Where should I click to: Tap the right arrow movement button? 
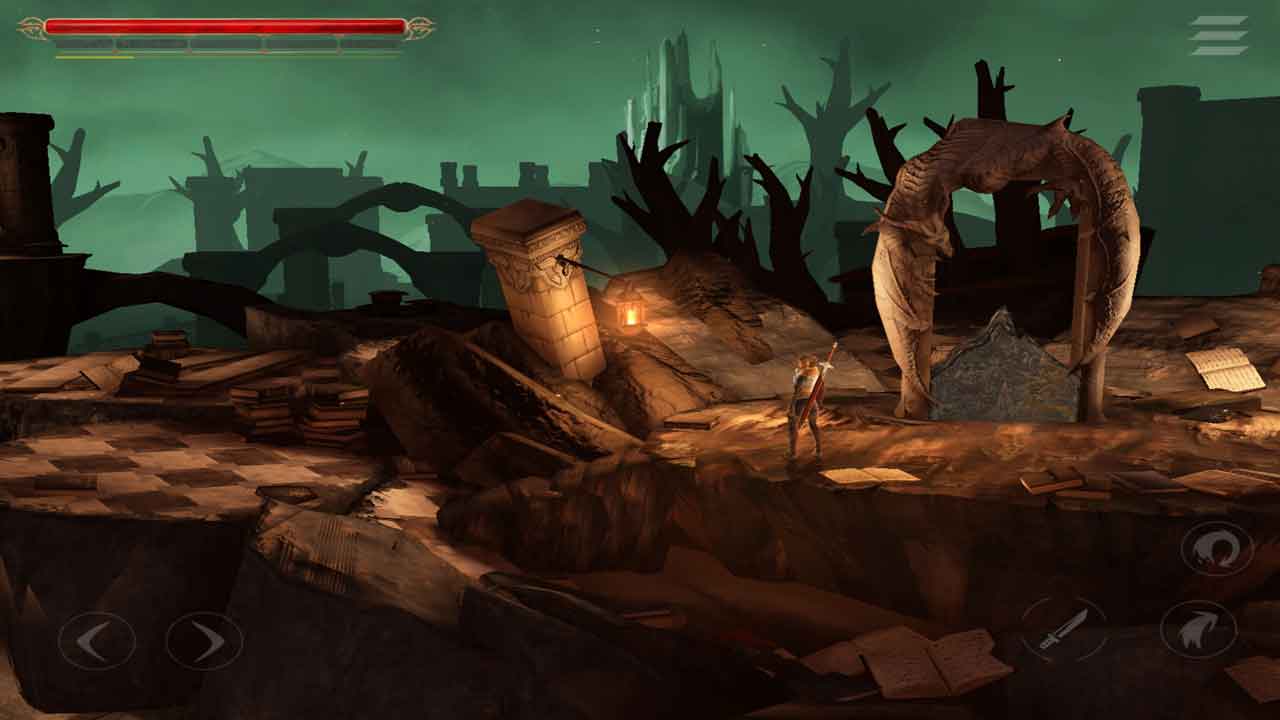204,641
